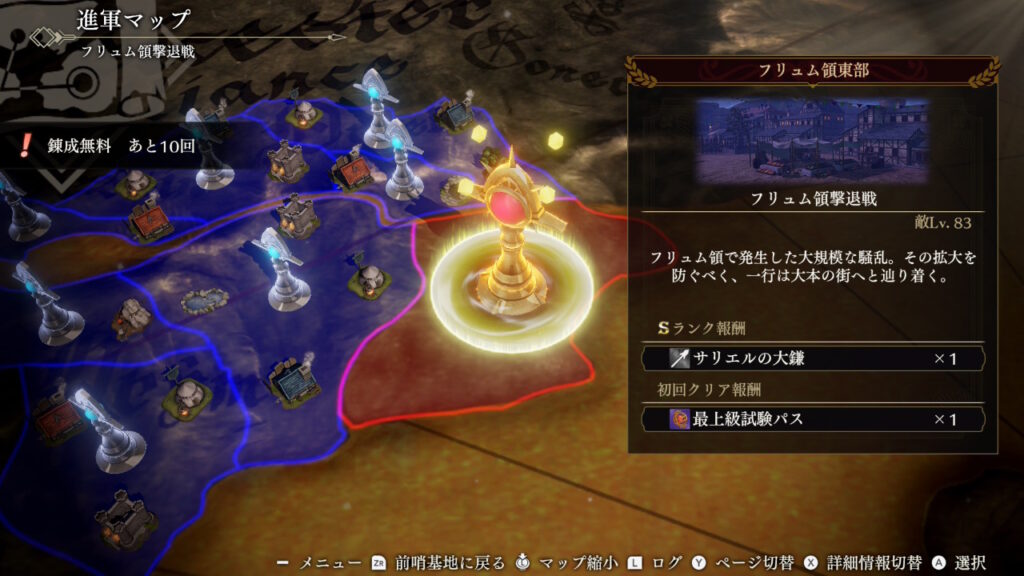Select the サリエルの大鎌 reward row
1024x576 pixels.
pyautogui.click(x=812, y=358)
